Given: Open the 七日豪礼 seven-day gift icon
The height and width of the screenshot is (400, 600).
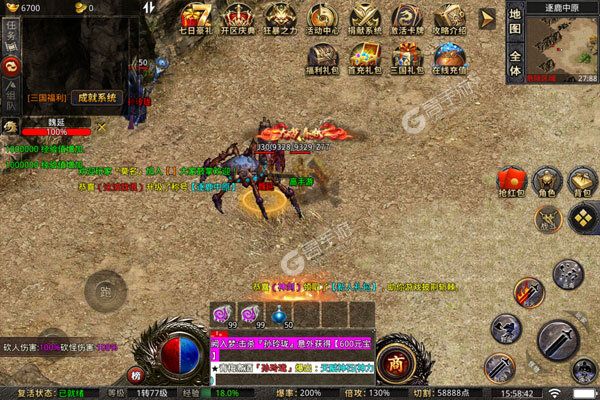Looking at the screenshot, I should 199,21.
